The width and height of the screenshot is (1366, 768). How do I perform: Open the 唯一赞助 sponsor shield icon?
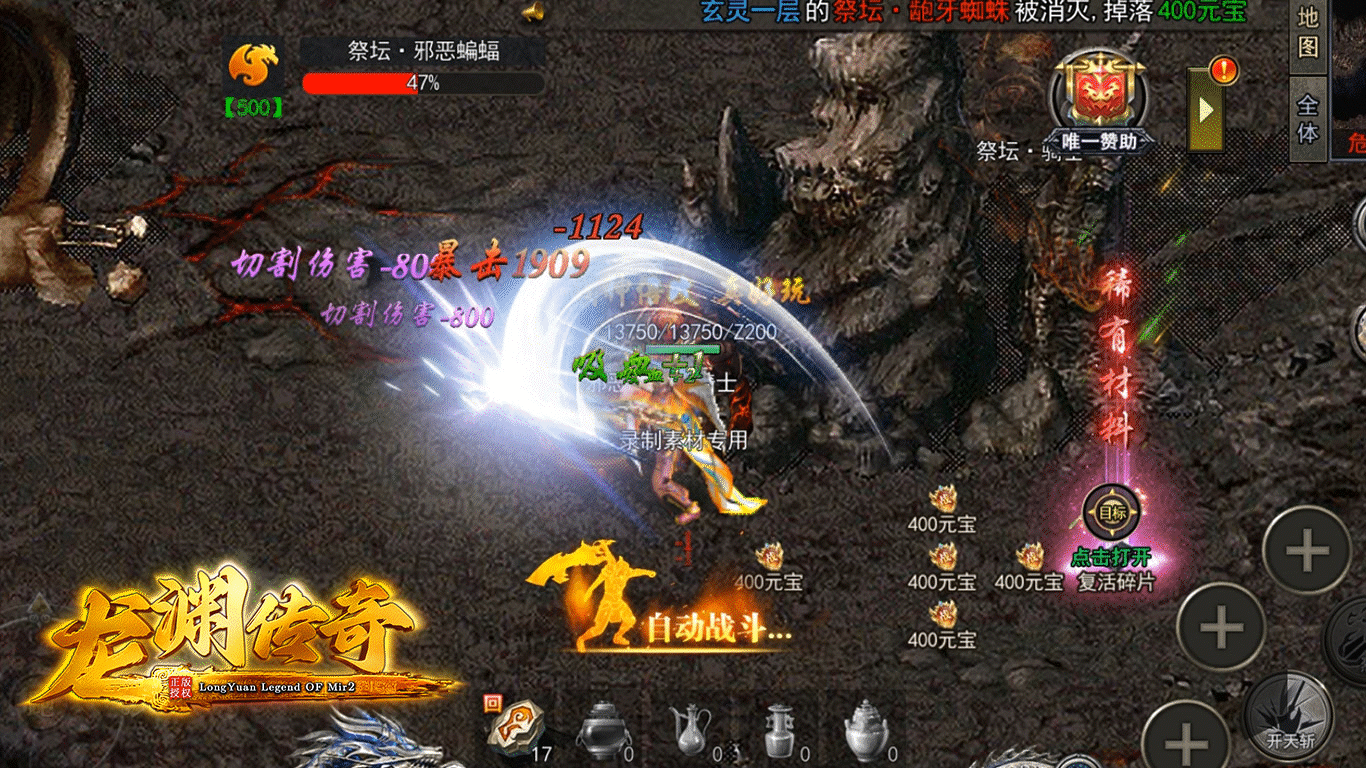point(1098,96)
